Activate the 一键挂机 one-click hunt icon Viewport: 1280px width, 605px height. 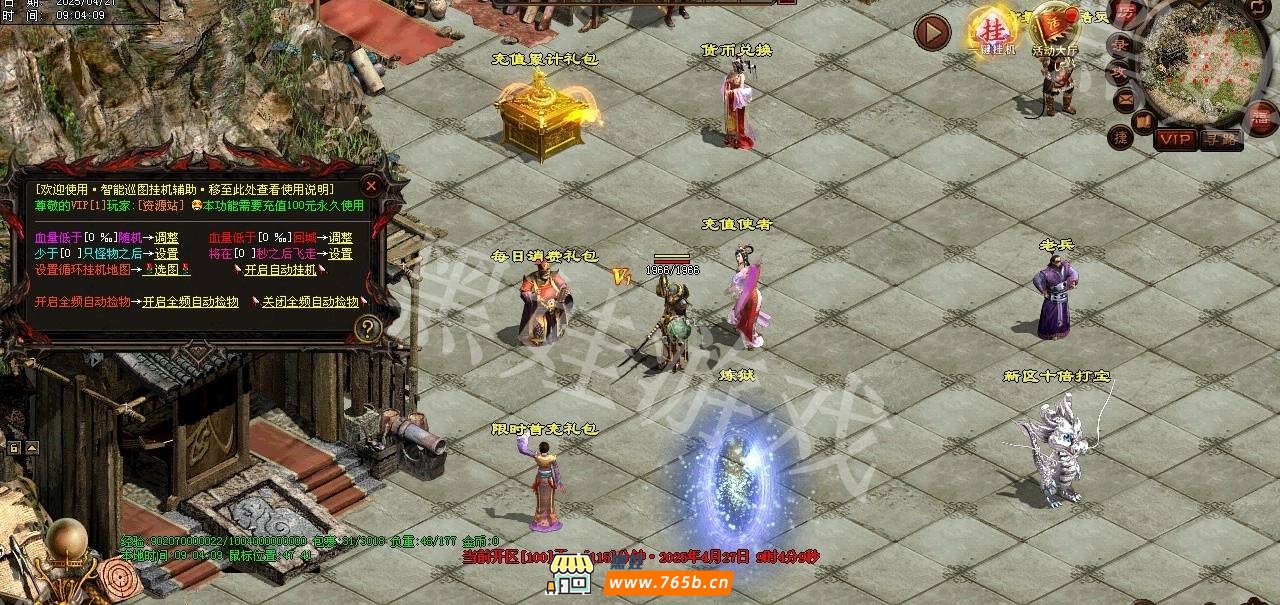click(x=992, y=32)
